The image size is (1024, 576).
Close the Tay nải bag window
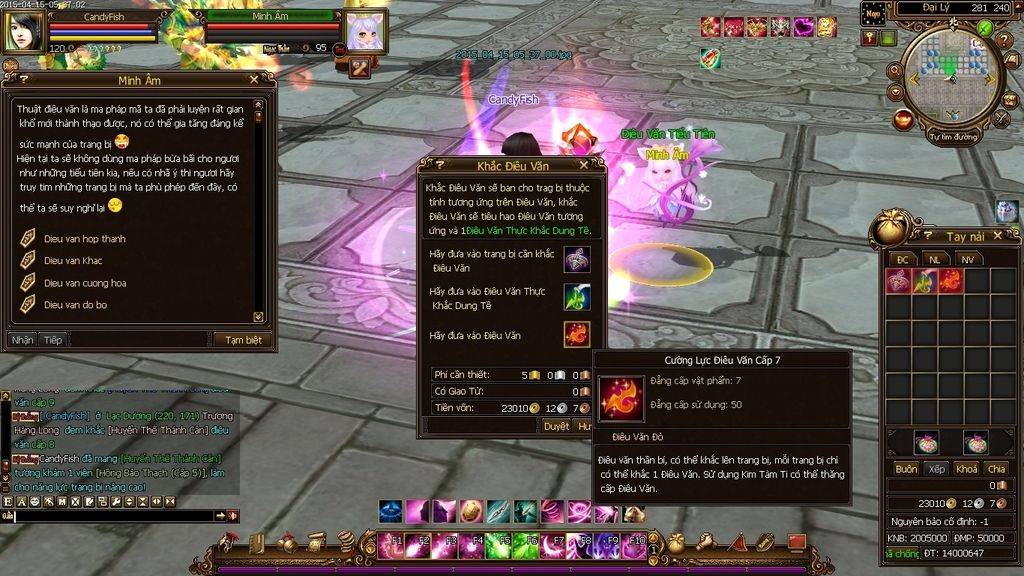click(x=1011, y=236)
